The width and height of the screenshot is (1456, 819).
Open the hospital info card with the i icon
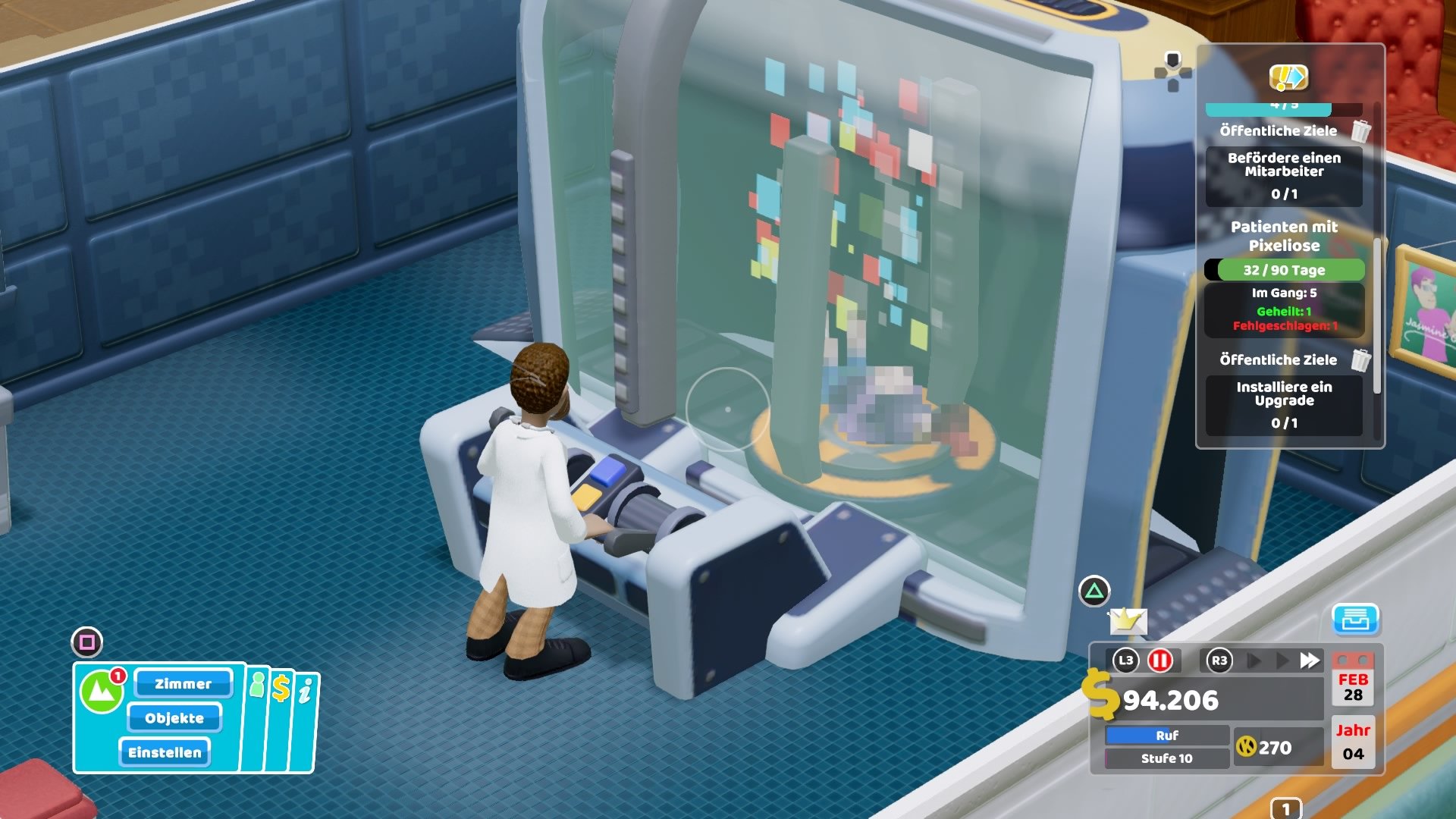[305, 691]
